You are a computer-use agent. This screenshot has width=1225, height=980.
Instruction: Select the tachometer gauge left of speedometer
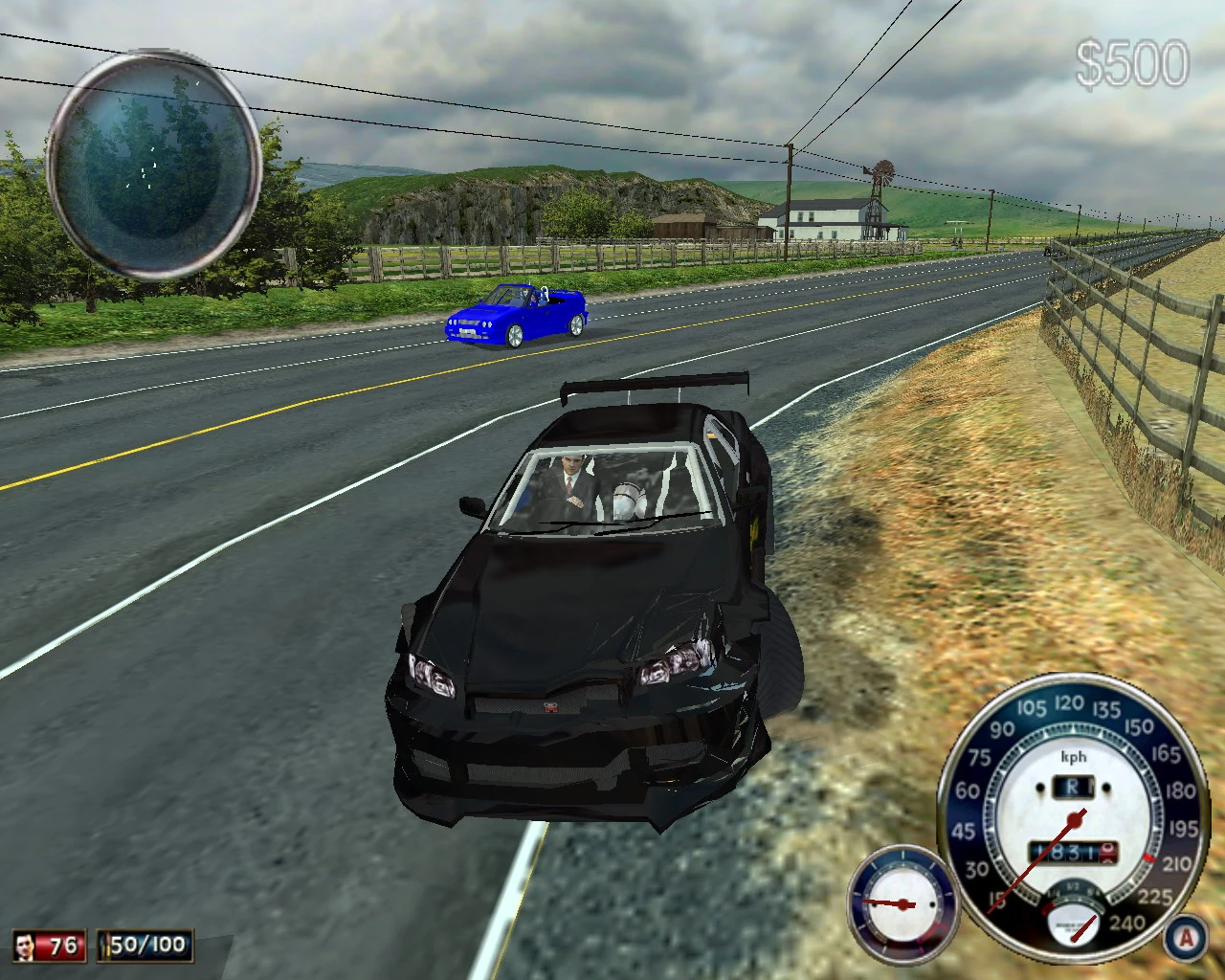pyautogui.click(x=902, y=902)
